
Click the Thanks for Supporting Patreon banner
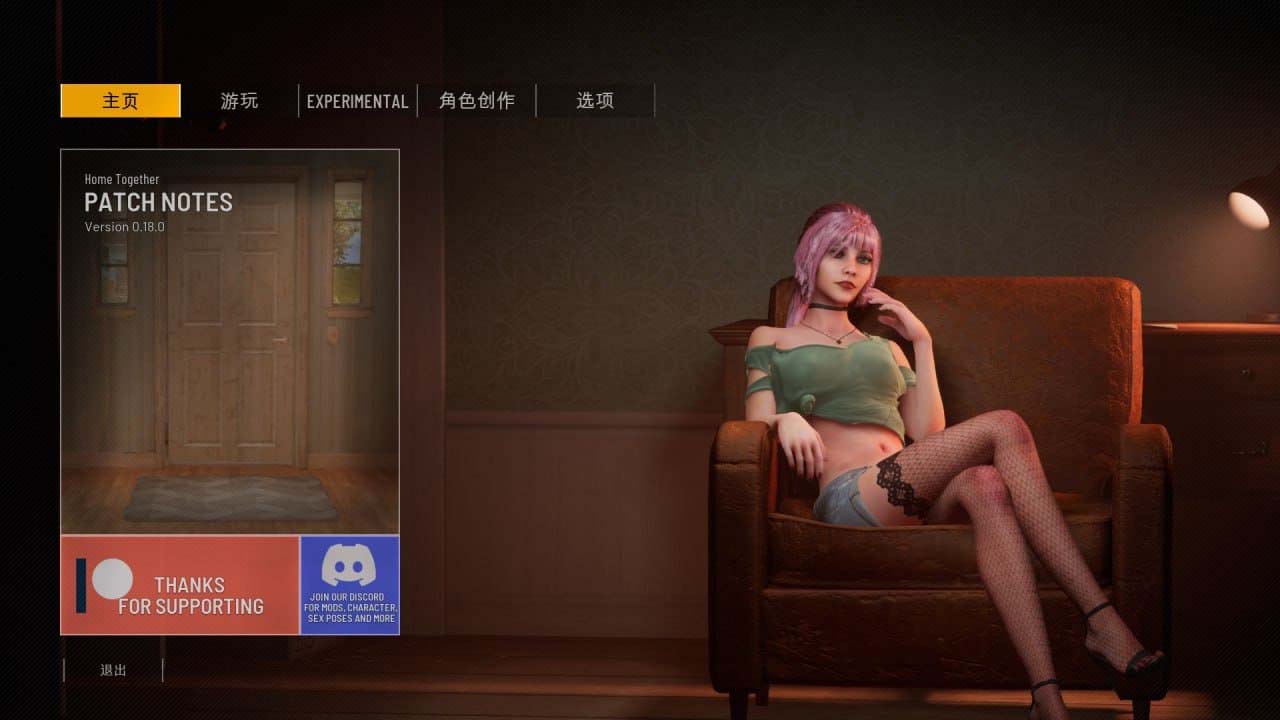coord(180,585)
